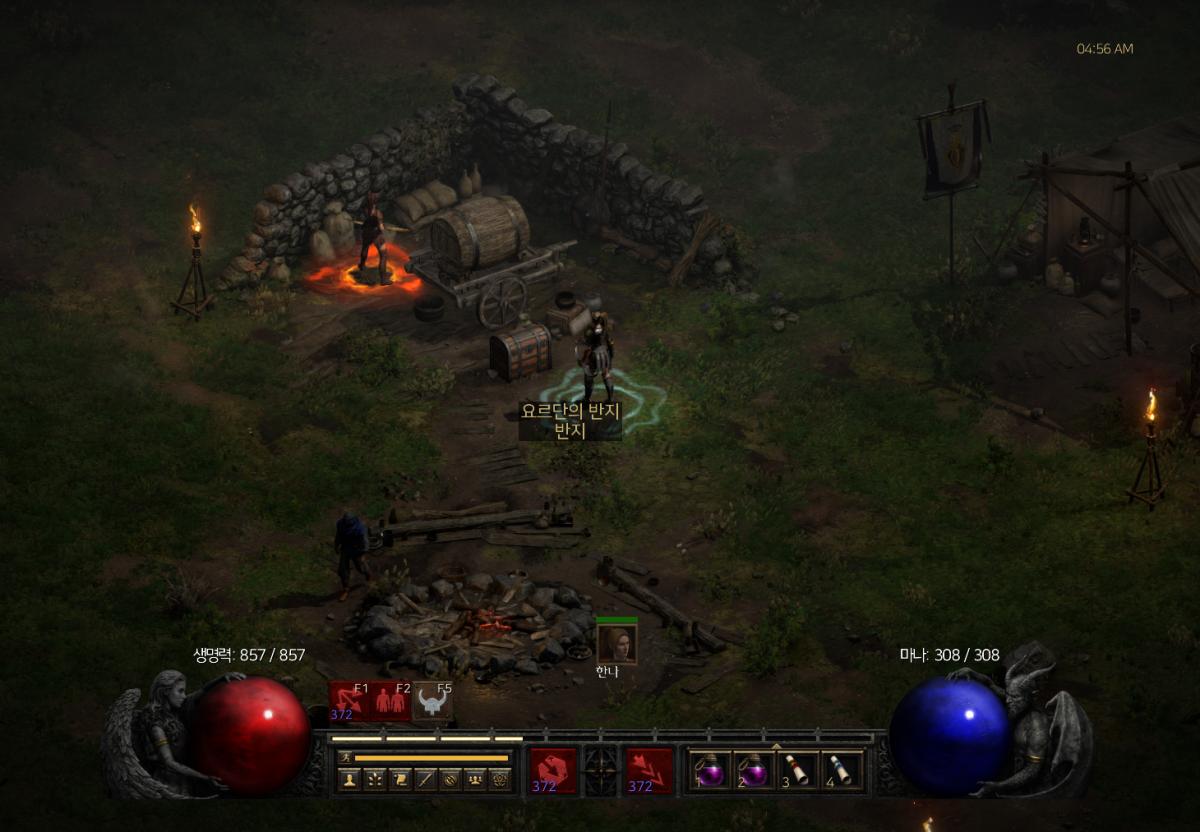Click the mercenary 한나 portrait
The image size is (1200, 832).
[616, 643]
